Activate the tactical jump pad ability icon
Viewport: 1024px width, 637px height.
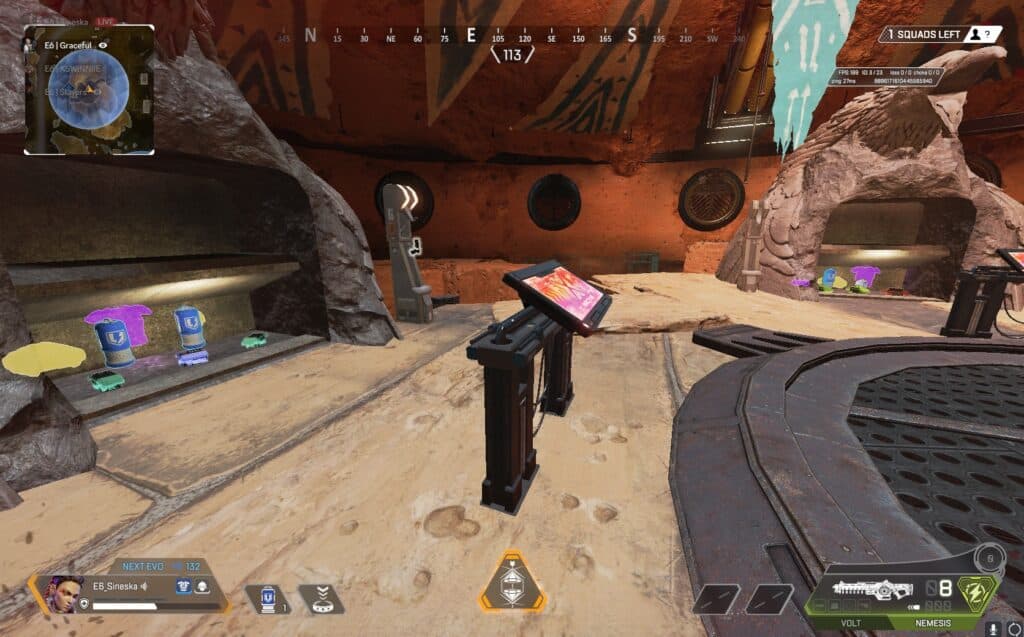click(322, 600)
